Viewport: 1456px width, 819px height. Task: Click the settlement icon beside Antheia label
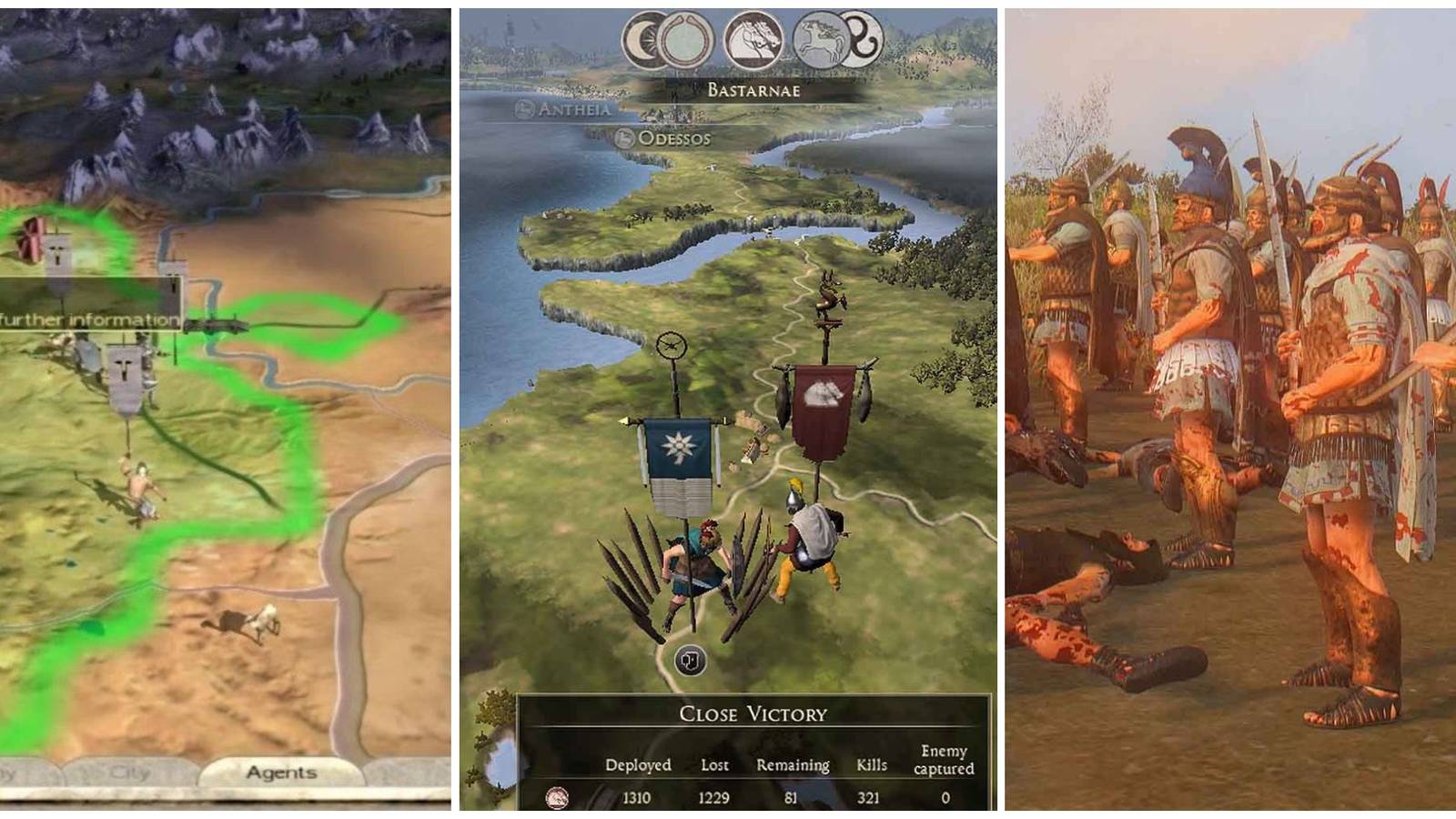pos(523,109)
